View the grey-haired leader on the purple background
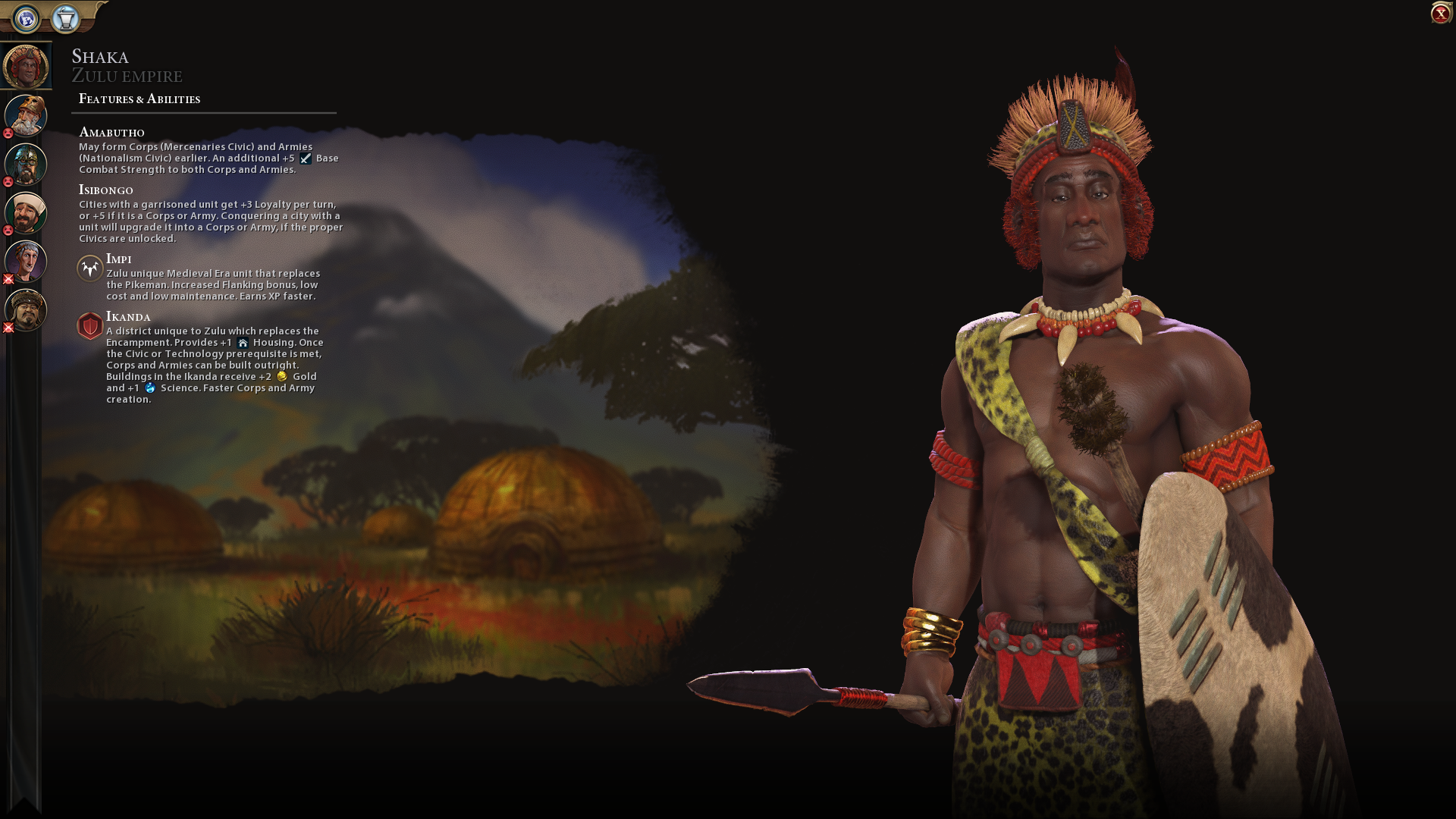The width and height of the screenshot is (1456, 819). (26, 261)
